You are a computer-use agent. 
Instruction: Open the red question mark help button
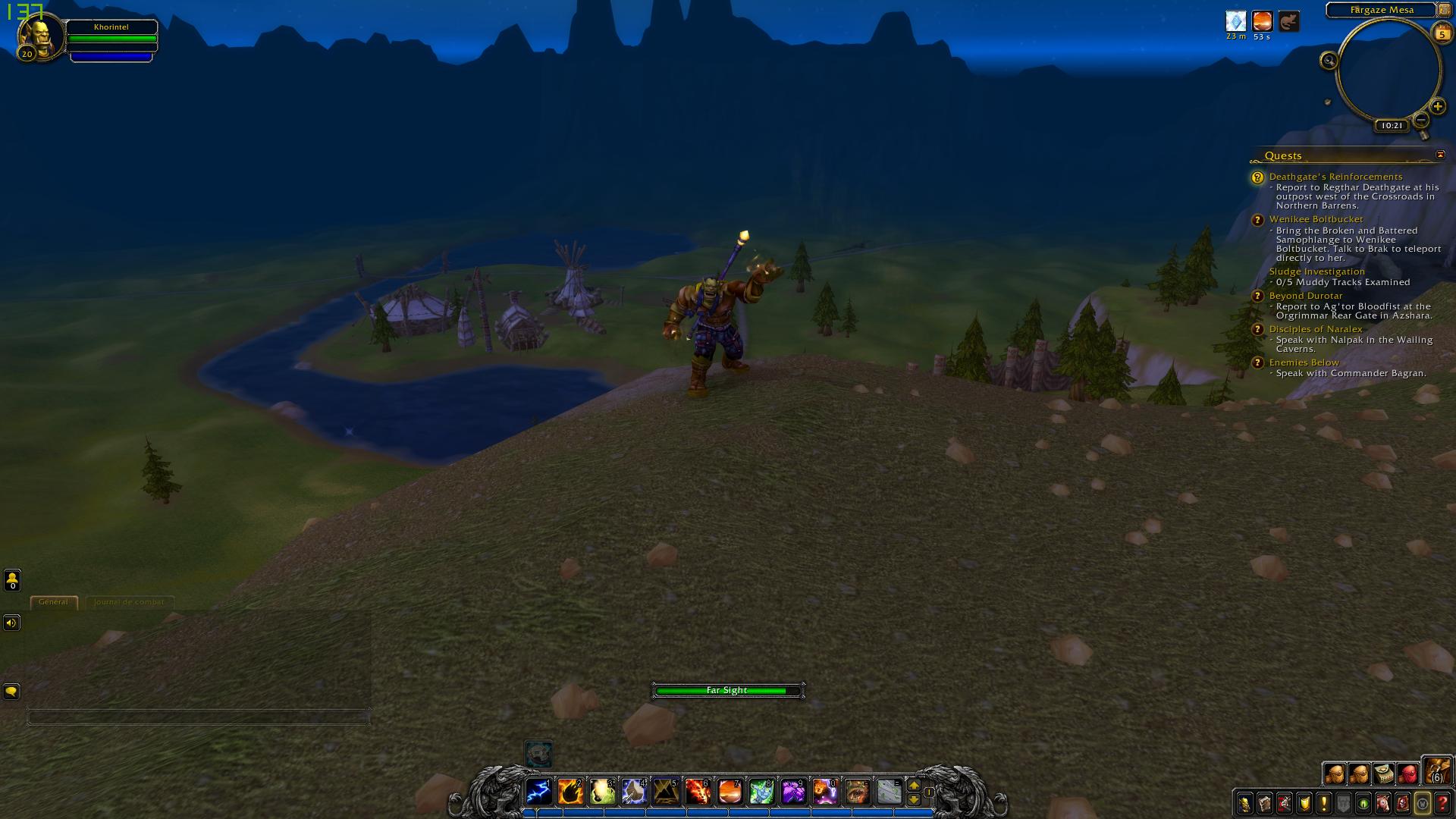1442,803
